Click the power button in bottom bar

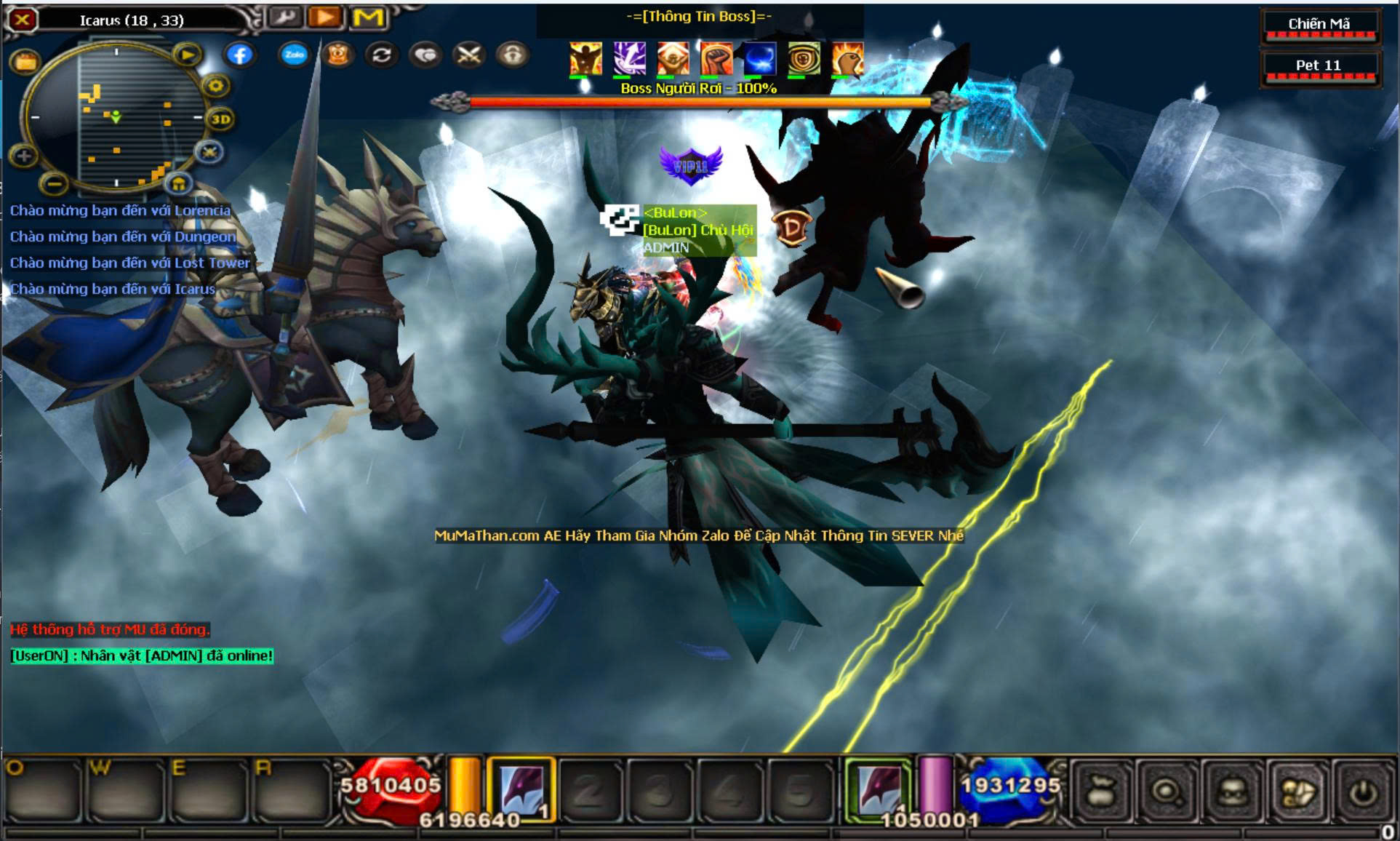click(x=1363, y=792)
